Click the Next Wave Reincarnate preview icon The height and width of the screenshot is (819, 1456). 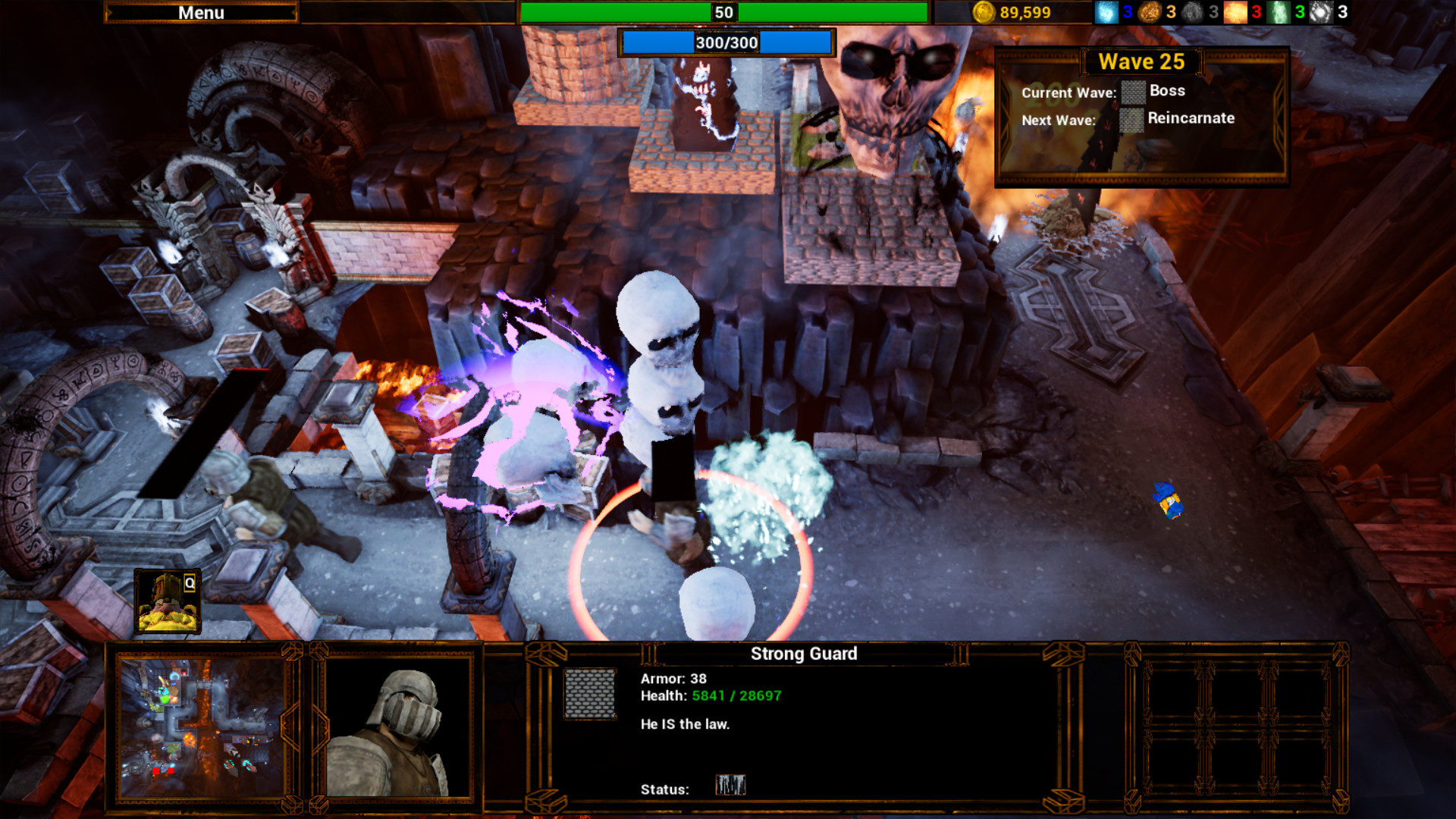[1131, 120]
